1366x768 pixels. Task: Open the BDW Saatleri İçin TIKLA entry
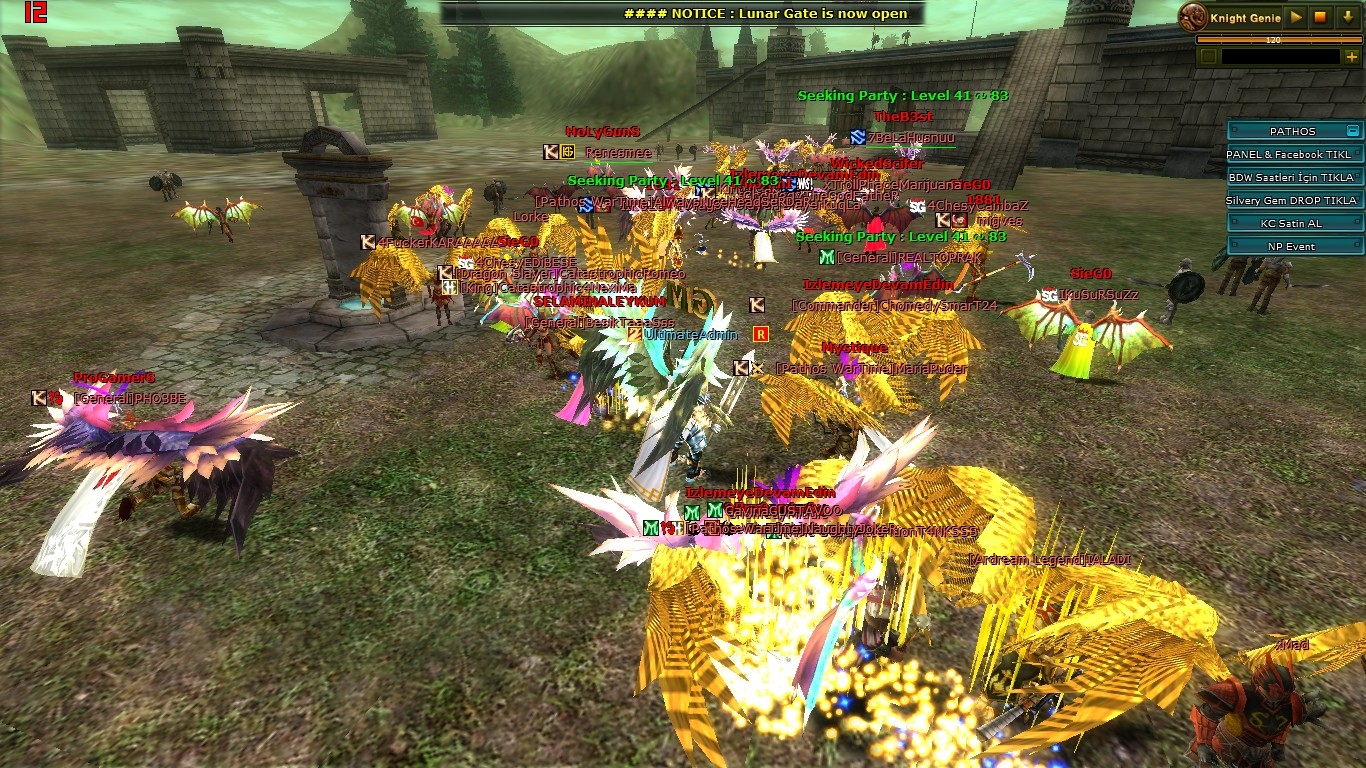pyautogui.click(x=1294, y=177)
